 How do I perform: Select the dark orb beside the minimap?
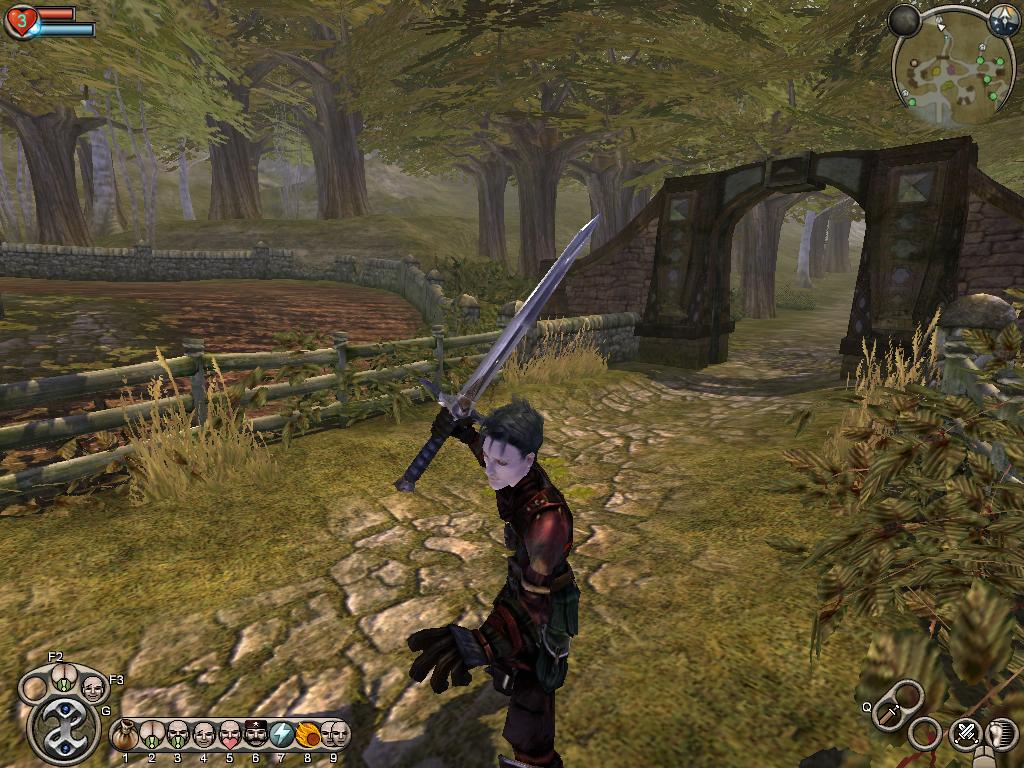point(904,21)
